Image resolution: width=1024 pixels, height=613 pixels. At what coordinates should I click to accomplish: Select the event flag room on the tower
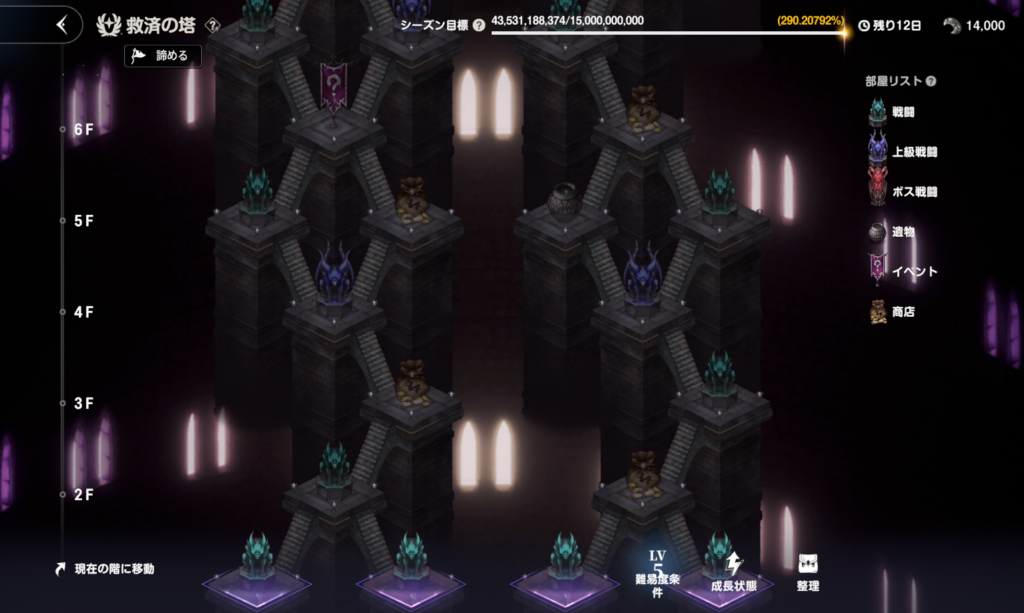click(x=334, y=87)
